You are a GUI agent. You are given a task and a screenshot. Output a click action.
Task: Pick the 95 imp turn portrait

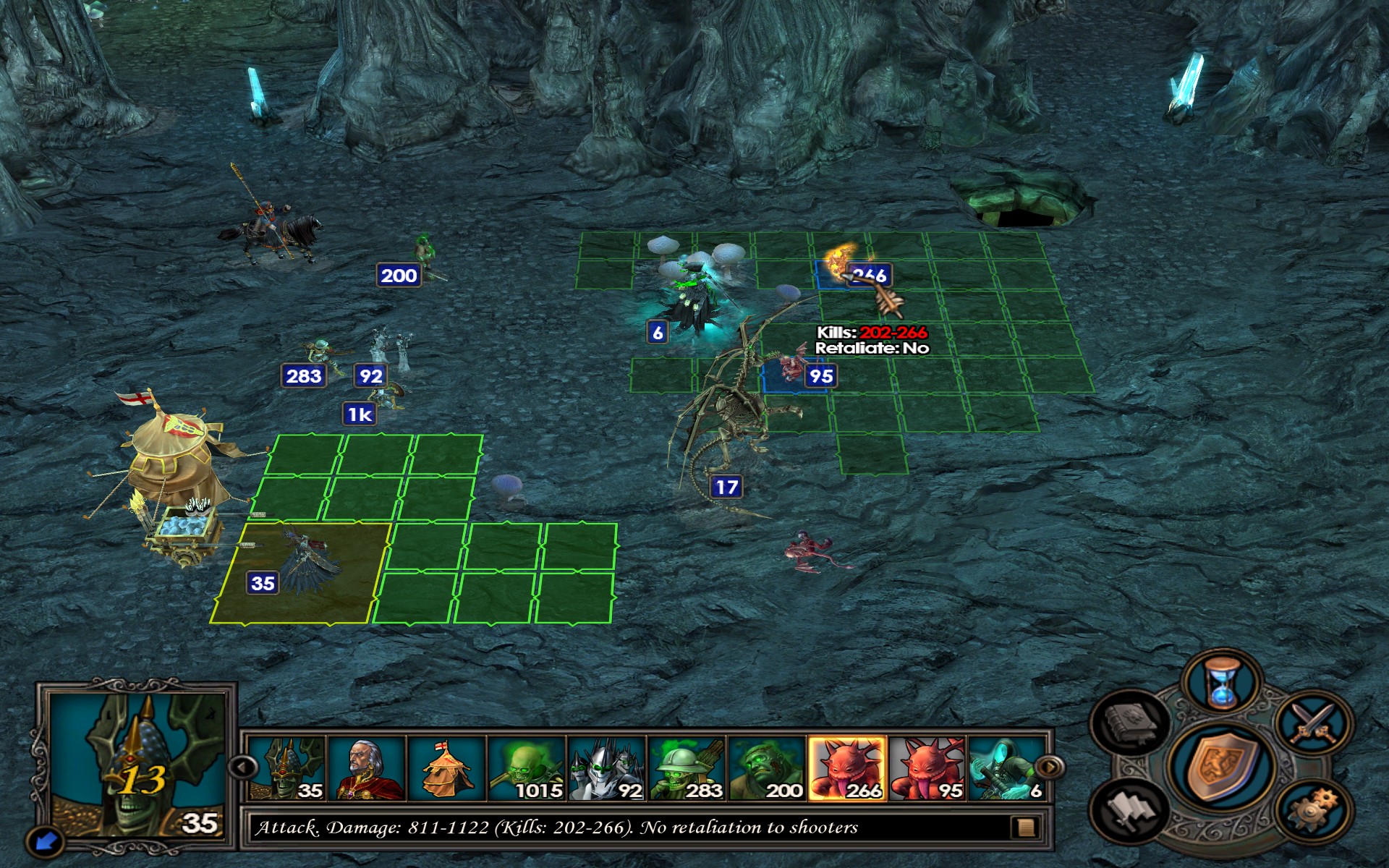[927, 768]
